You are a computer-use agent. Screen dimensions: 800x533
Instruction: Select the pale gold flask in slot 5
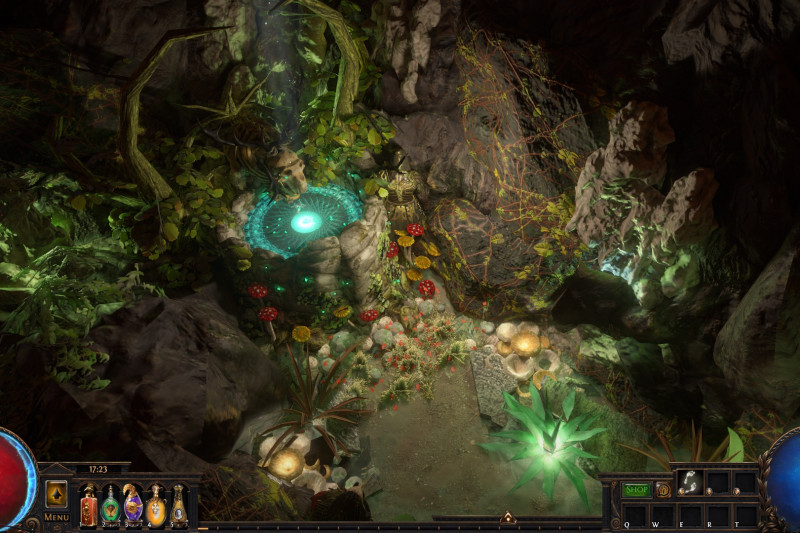(178, 506)
